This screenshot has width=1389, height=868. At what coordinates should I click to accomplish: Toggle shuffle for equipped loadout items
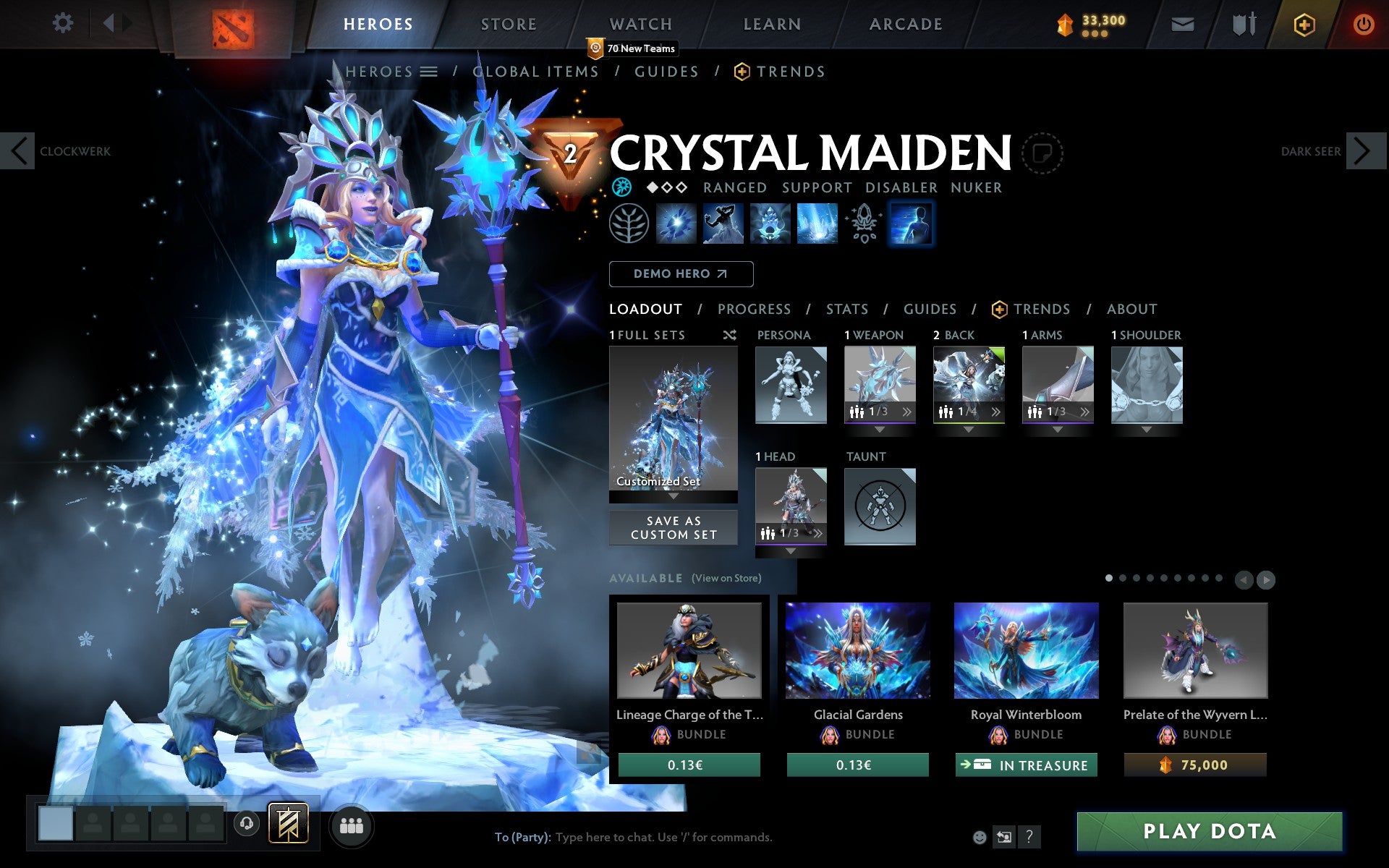[x=729, y=335]
